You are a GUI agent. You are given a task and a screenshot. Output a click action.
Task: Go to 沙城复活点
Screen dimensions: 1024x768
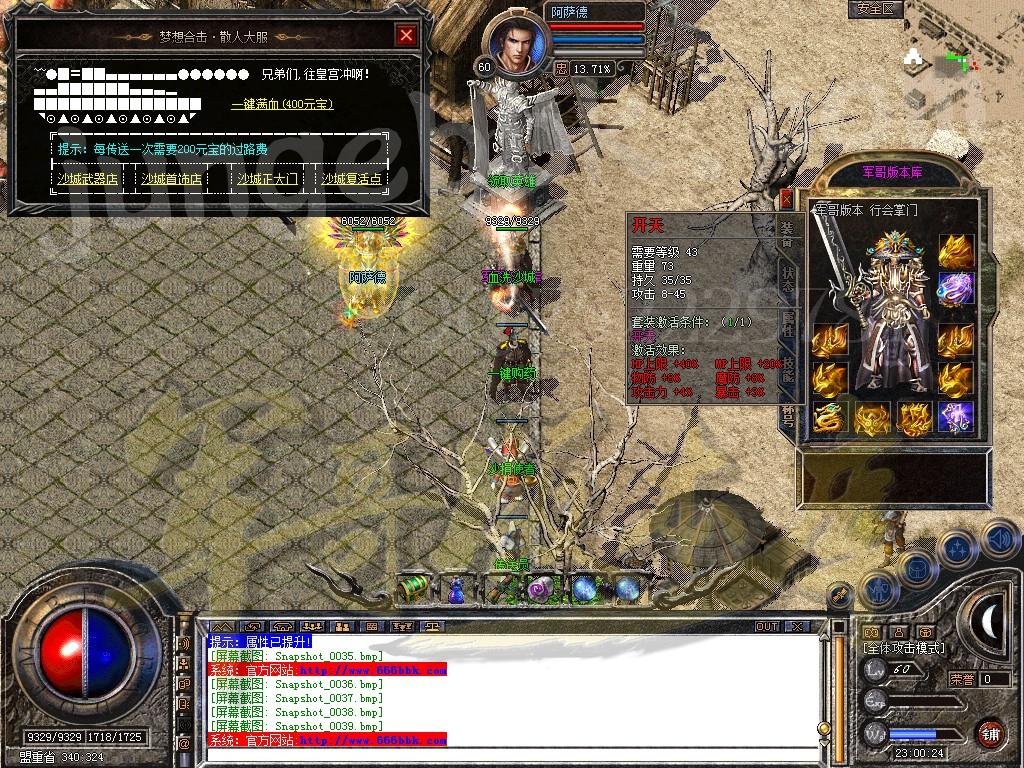[351, 179]
